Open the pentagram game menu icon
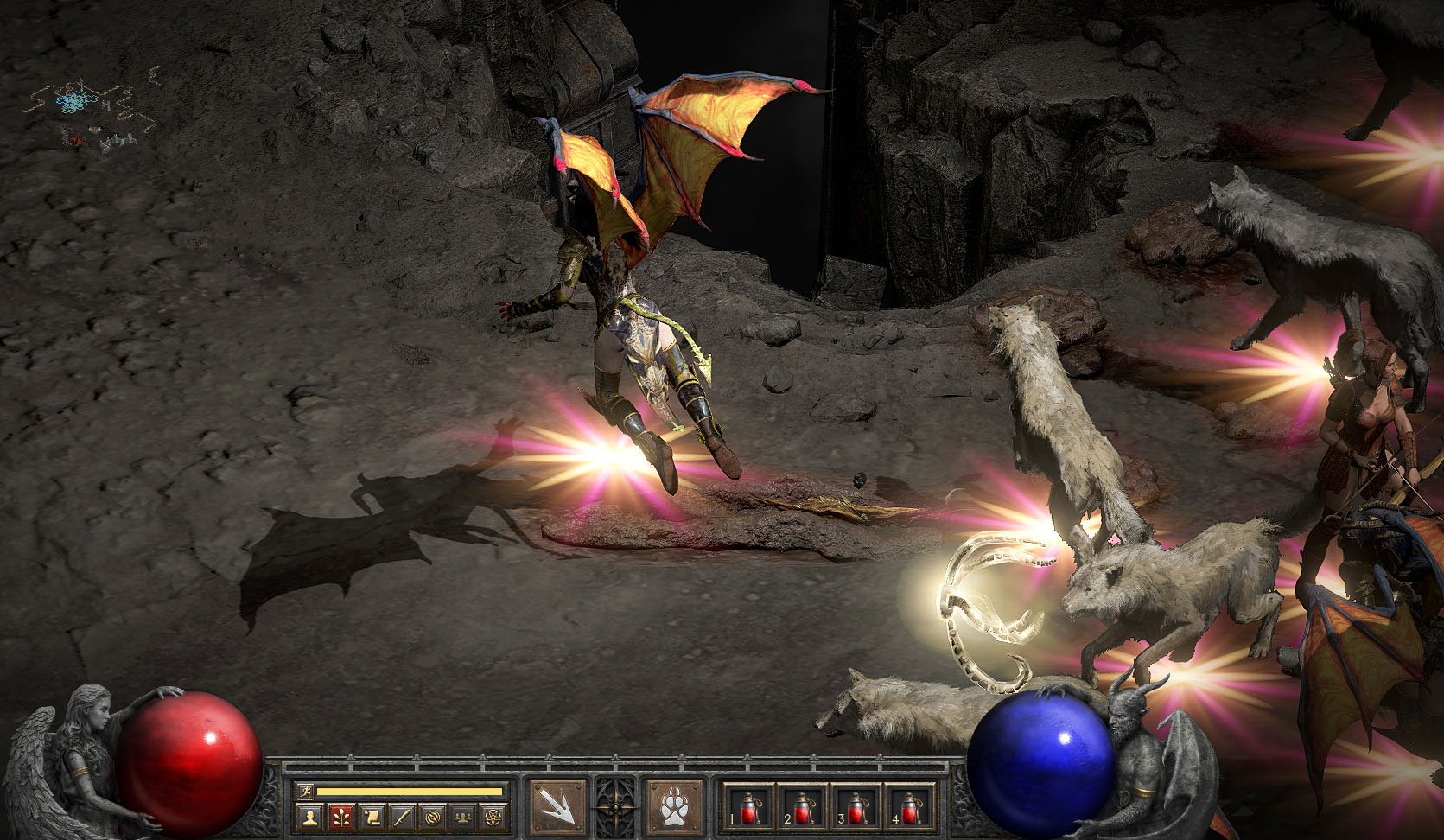This screenshot has height=840, width=1444. 493,816
